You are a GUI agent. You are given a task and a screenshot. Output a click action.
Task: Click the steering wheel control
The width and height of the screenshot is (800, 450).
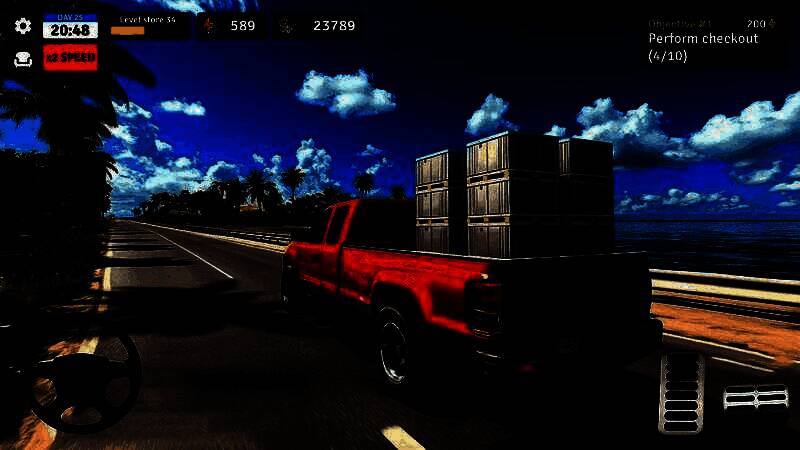[x=84, y=377]
